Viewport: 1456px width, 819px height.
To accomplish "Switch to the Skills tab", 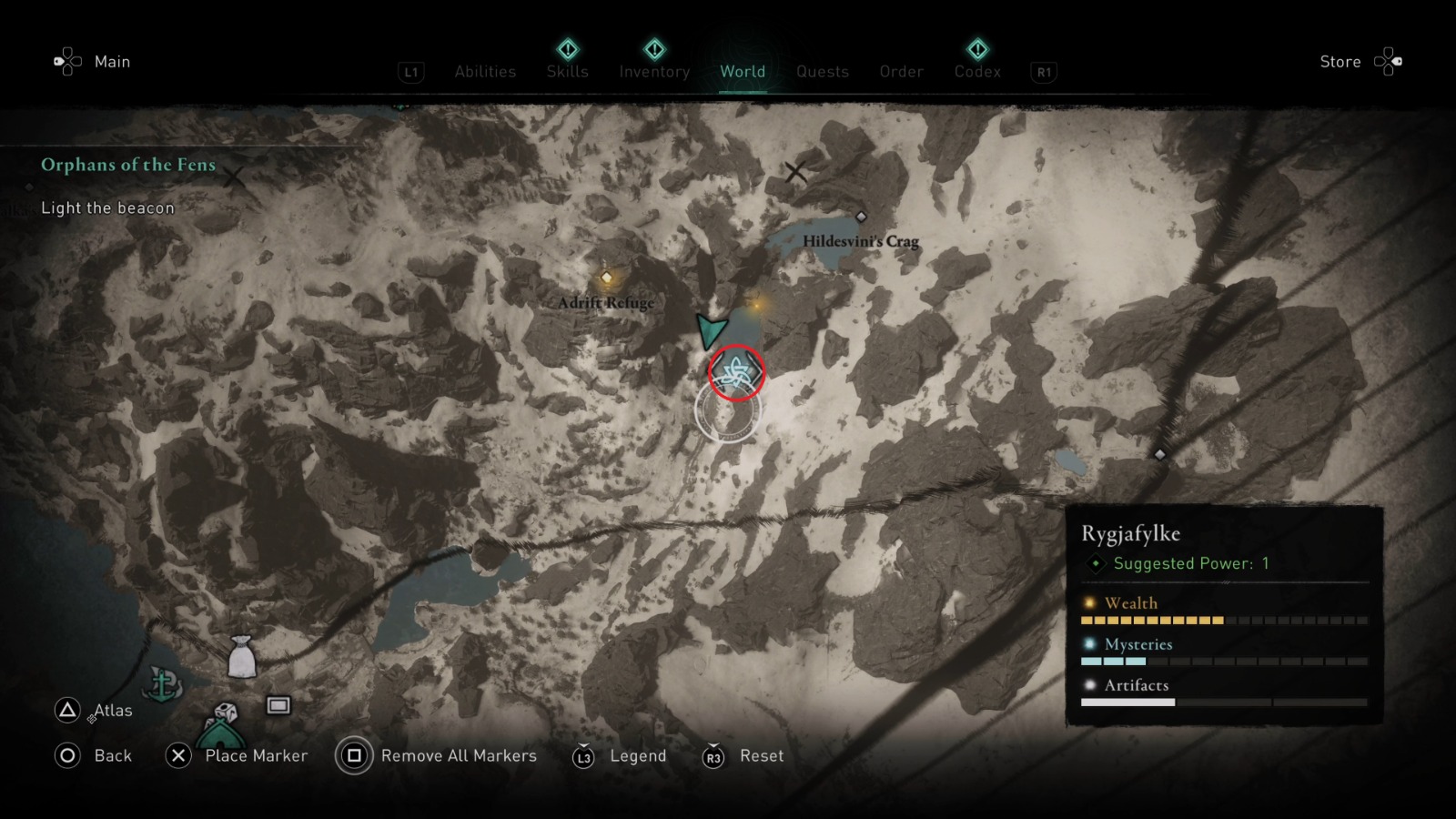I will point(567,71).
